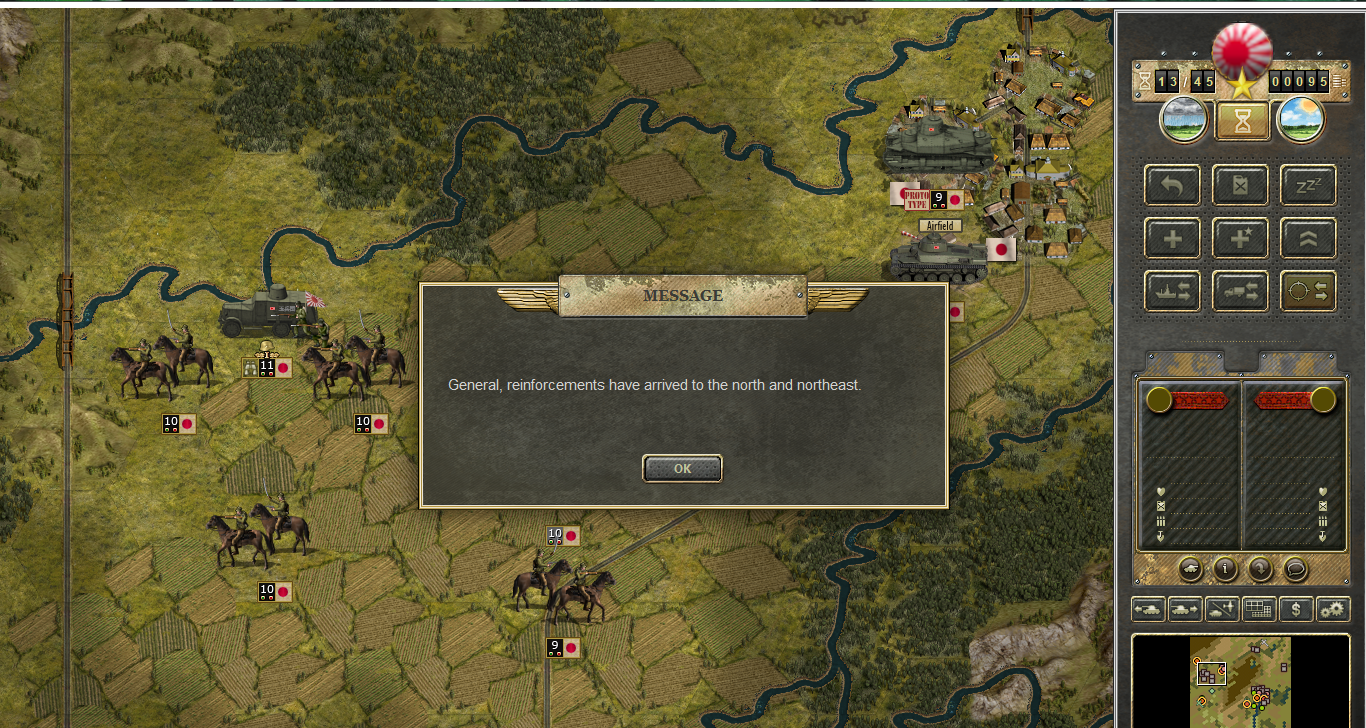Open the unit info 'i' button
Screen dimensions: 1366x728
pyautogui.click(x=1225, y=569)
